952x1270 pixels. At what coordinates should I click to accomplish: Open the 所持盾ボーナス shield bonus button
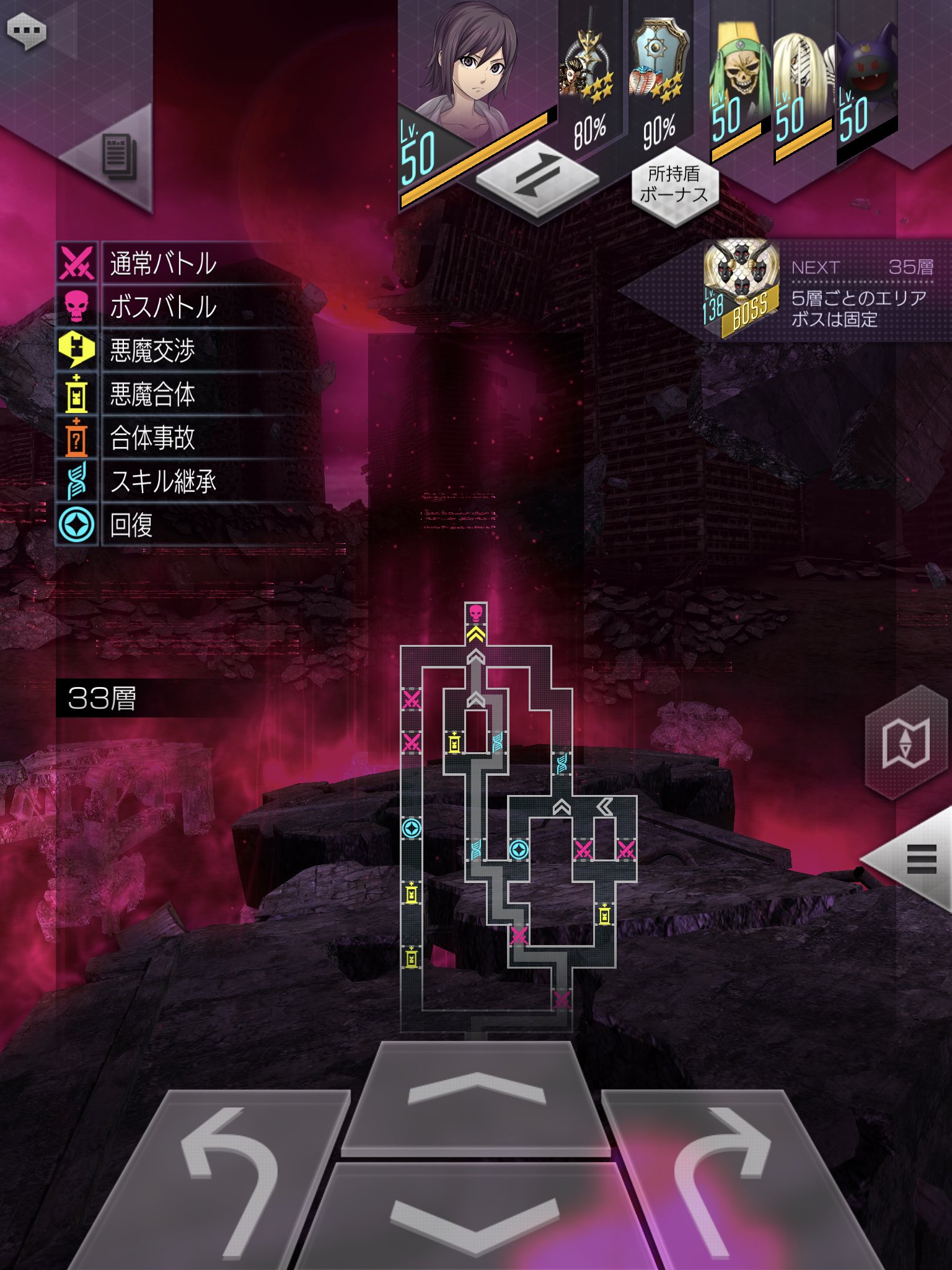tap(674, 184)
